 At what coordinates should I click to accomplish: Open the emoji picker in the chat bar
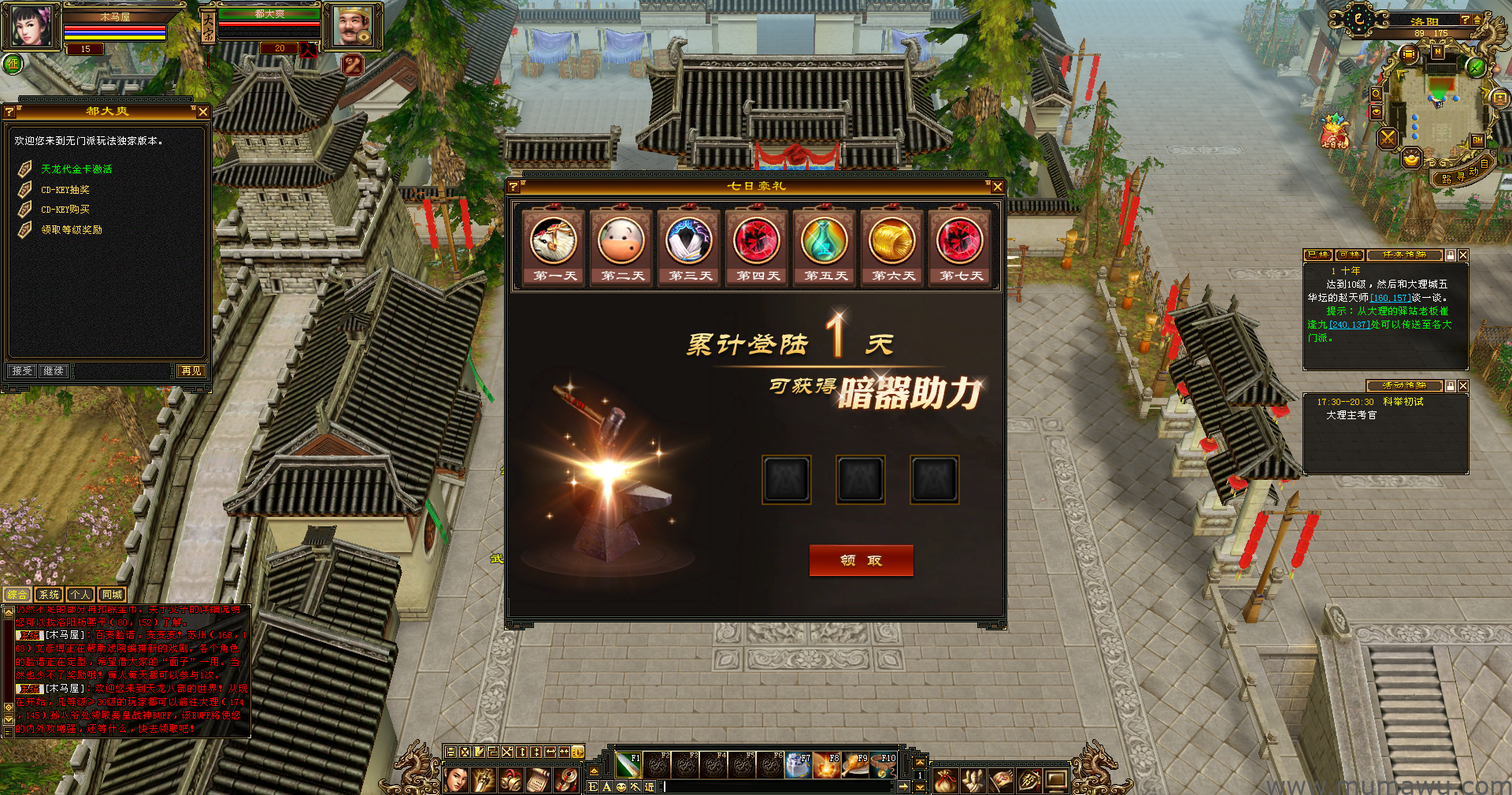[621, 786]
